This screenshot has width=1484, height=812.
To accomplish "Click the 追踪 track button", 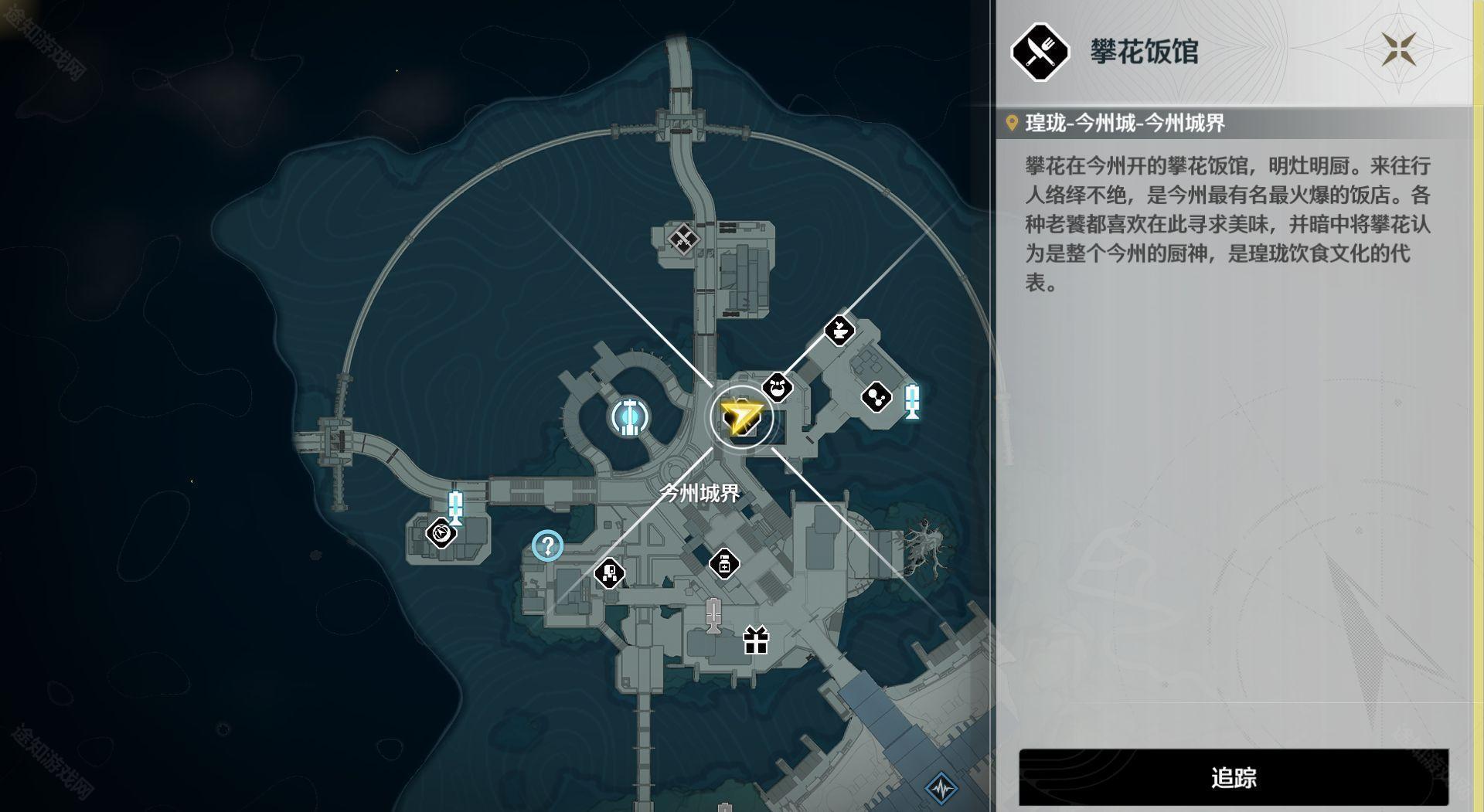I will point(1233,777).
